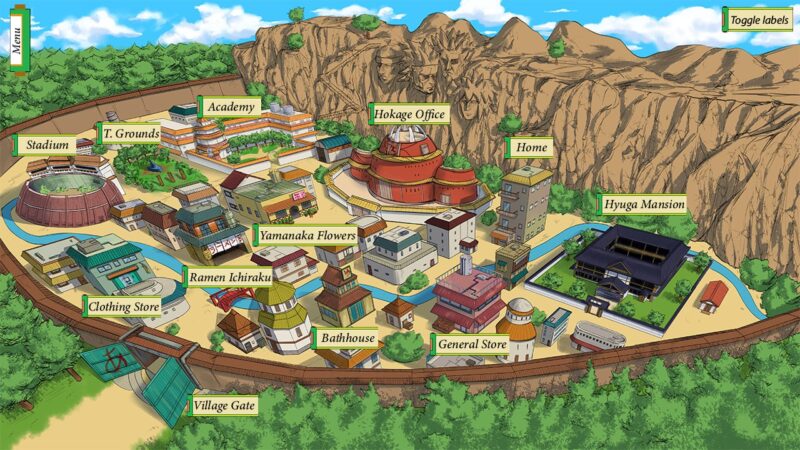Viewport: 800px width, 450px height.
Task: Go to the Bathhouse
Action: coord(347,338)
